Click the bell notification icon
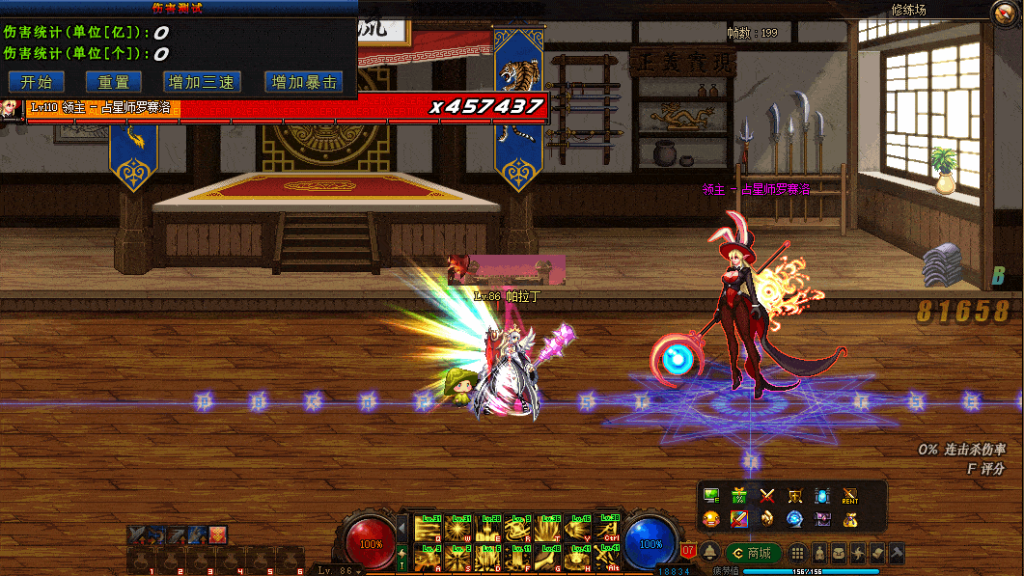 pyautogui.click(x=709, y=553)
